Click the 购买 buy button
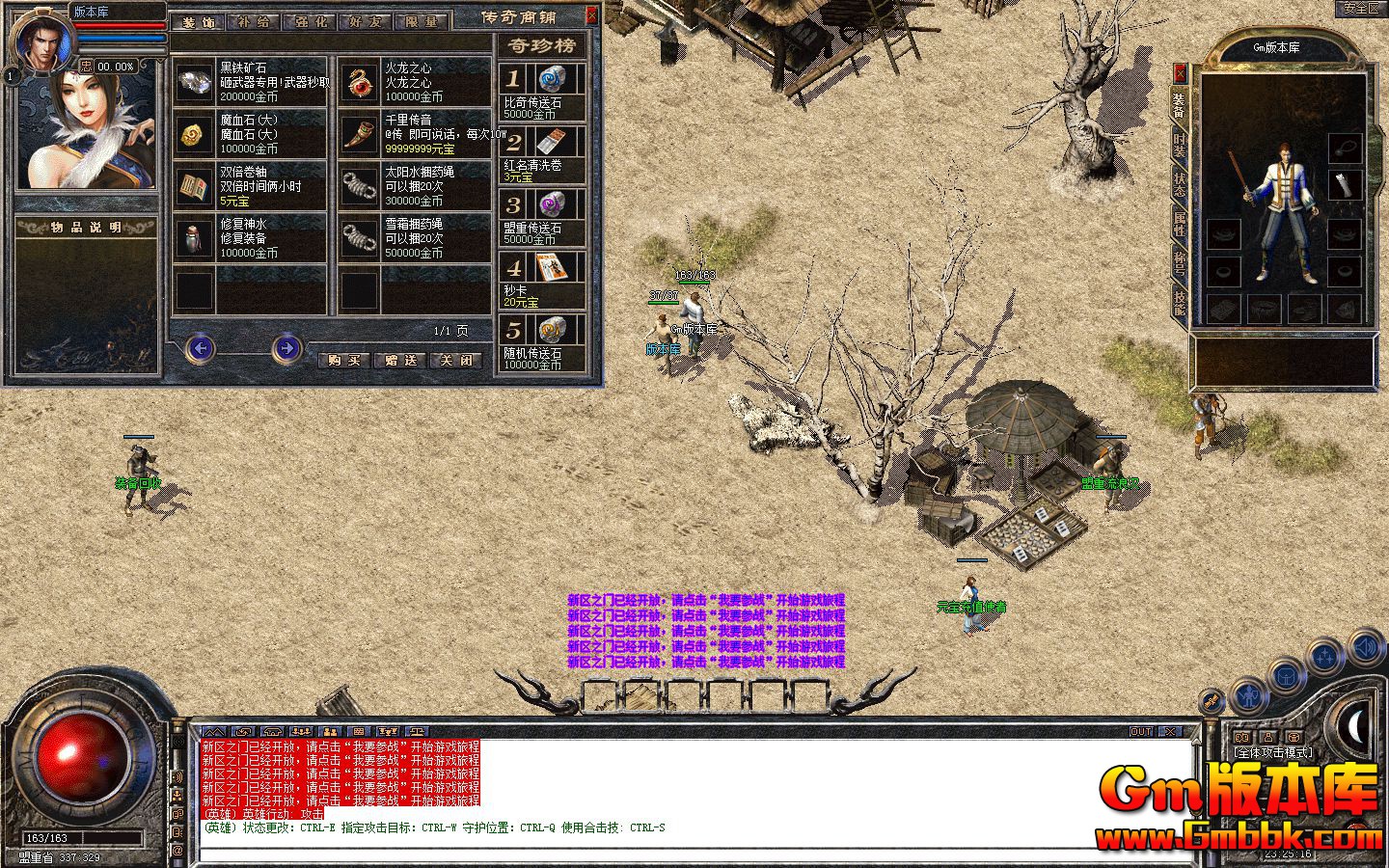Image resolution: width=1389 pixels, height=868 pixels. click(x=344, y=361)
